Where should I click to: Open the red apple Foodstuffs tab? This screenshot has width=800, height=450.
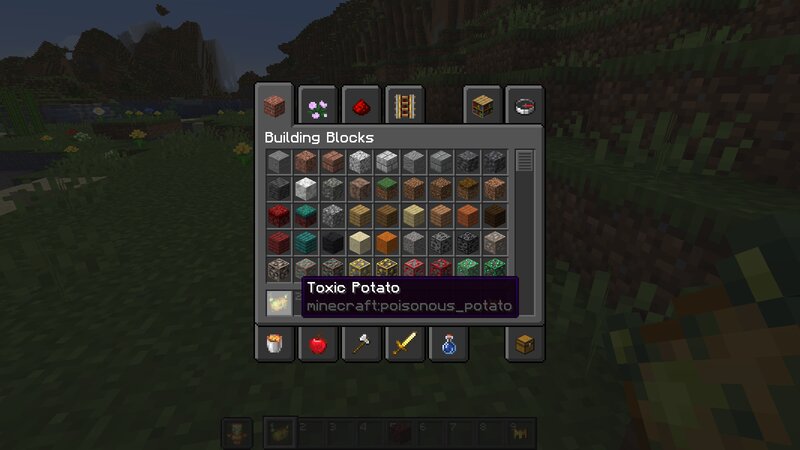point(317,345)
